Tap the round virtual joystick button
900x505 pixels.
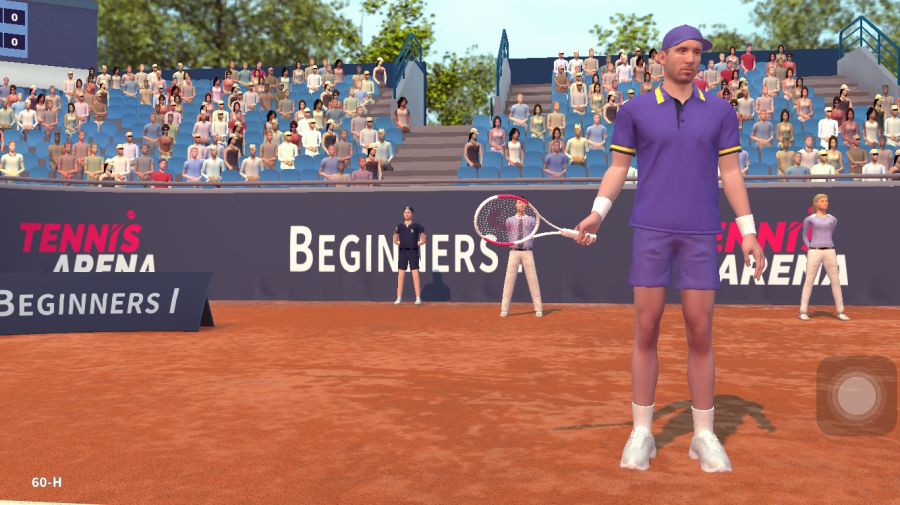pos(856,396)
